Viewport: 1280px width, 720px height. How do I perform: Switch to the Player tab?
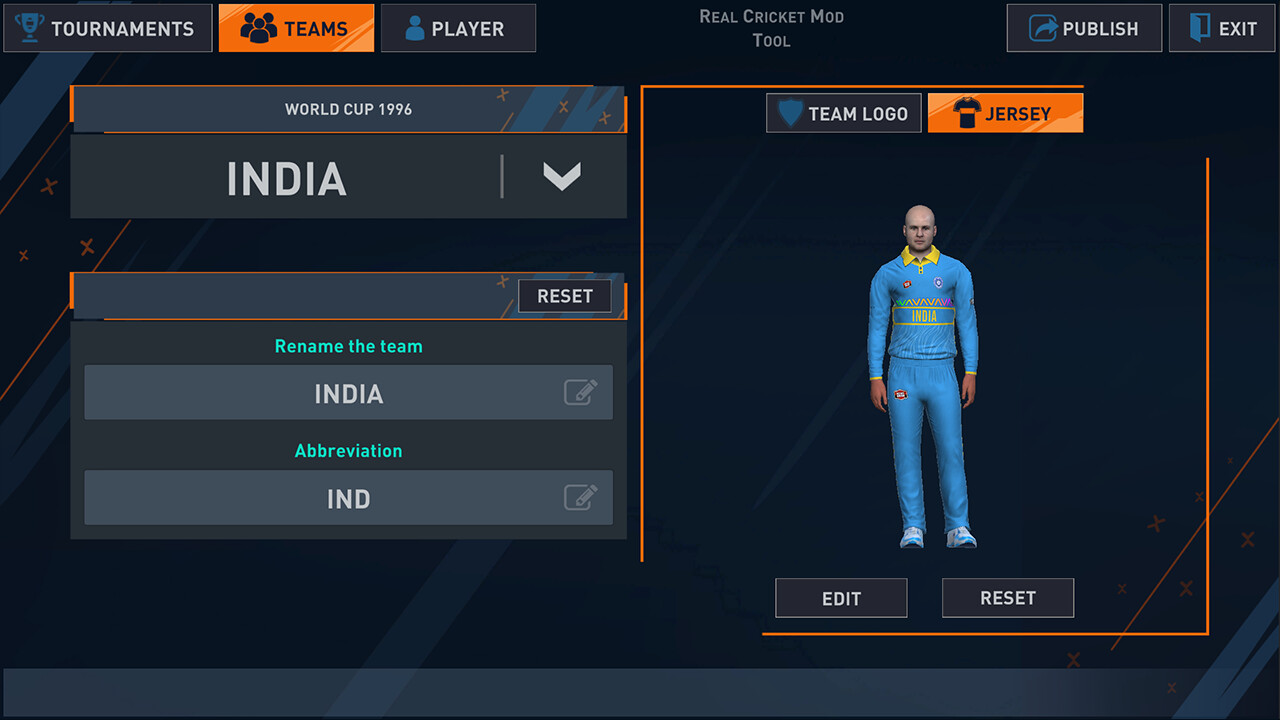click(x=458, y=28)
